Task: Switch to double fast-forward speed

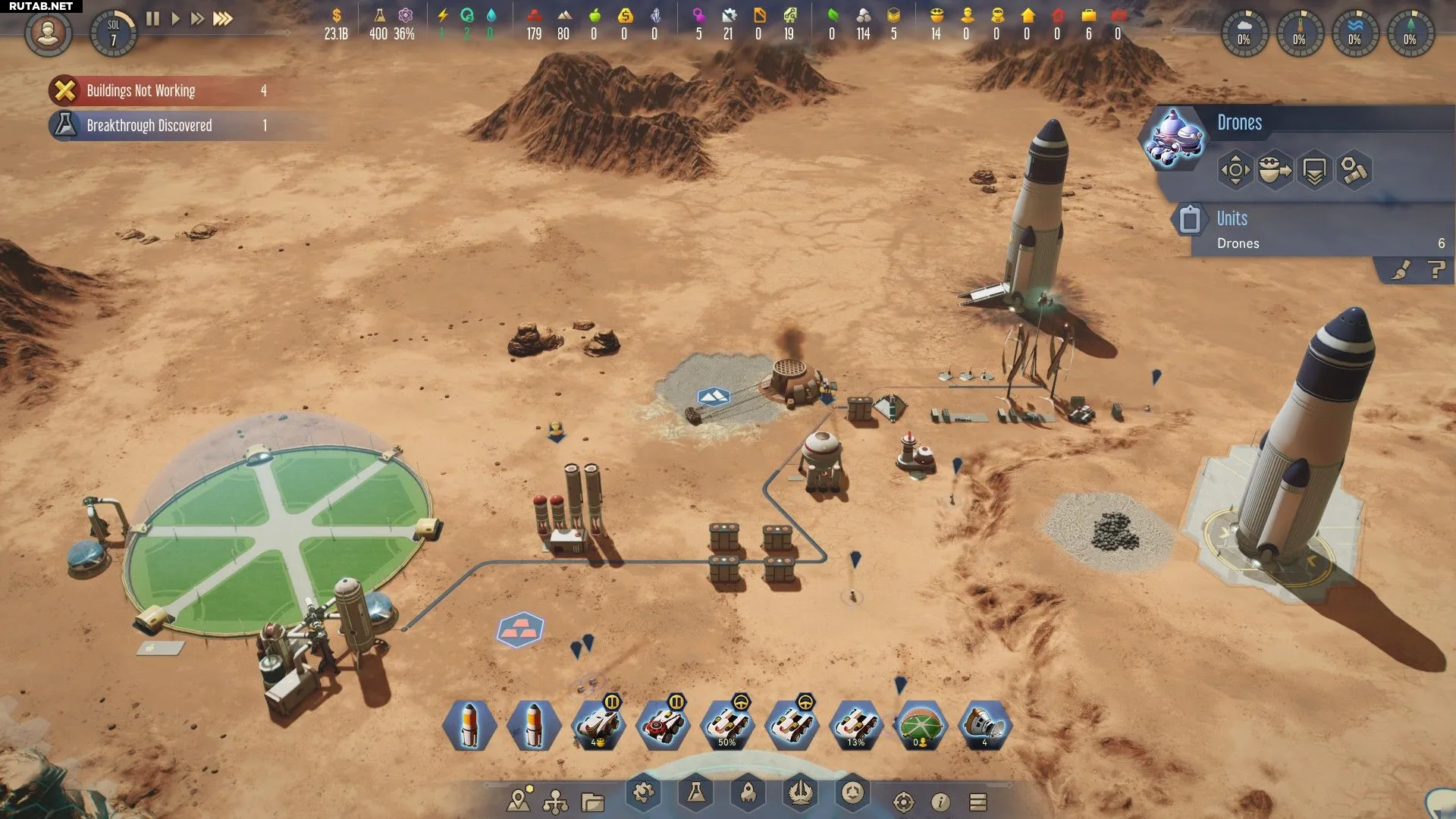Action: (197, 19)
